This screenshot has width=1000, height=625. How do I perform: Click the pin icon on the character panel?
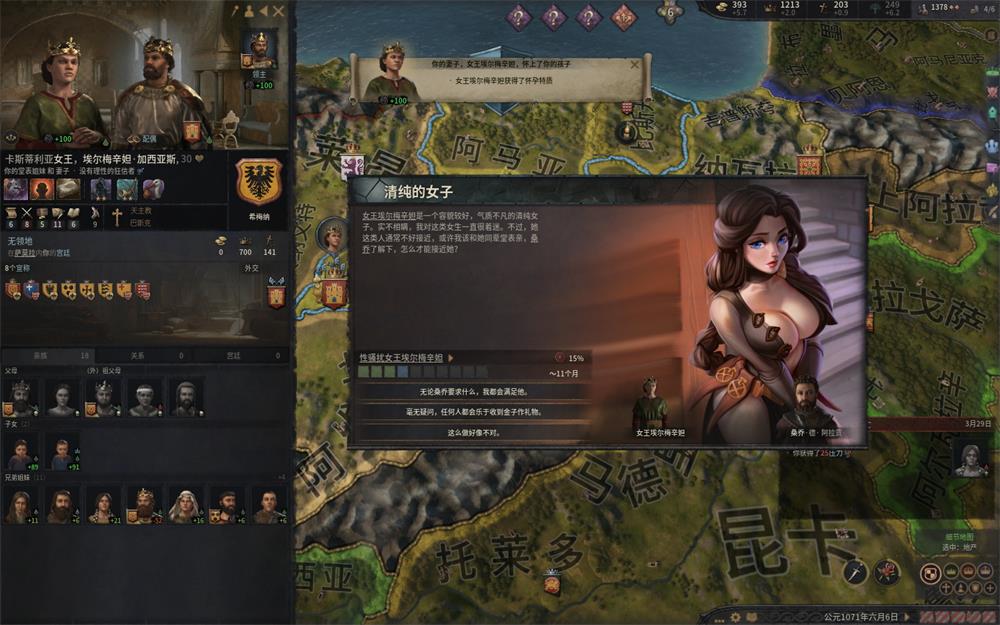pos(236,11)
